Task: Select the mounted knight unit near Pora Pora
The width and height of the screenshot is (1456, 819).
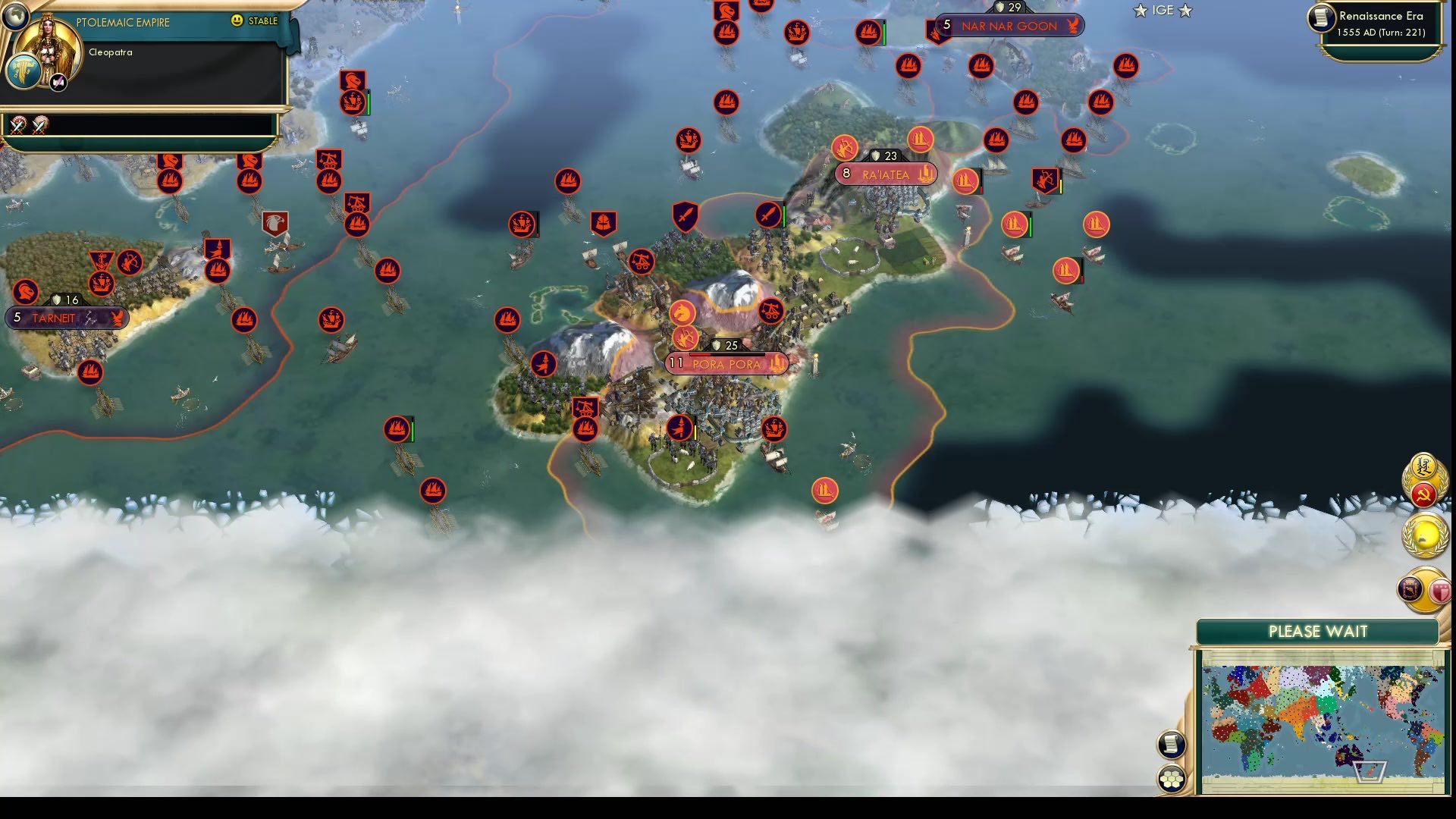Action: pos(682,311)
